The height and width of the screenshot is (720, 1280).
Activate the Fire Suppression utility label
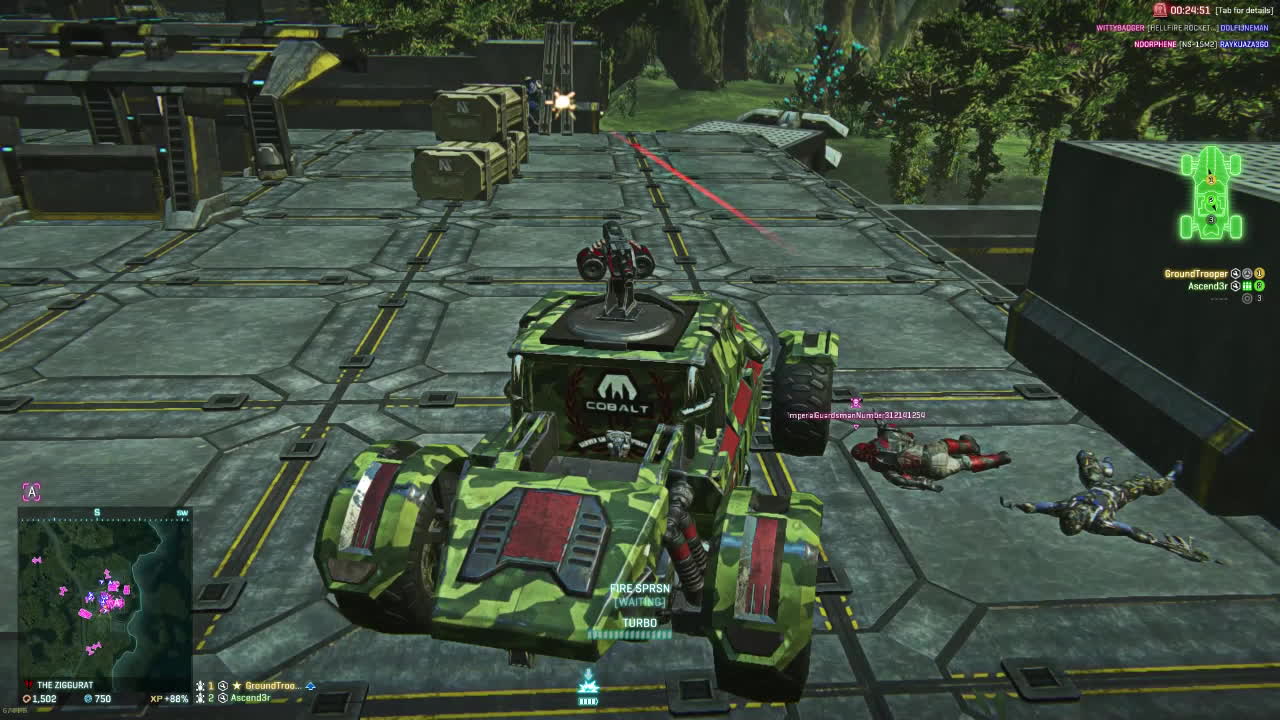[x=640, y=590]
